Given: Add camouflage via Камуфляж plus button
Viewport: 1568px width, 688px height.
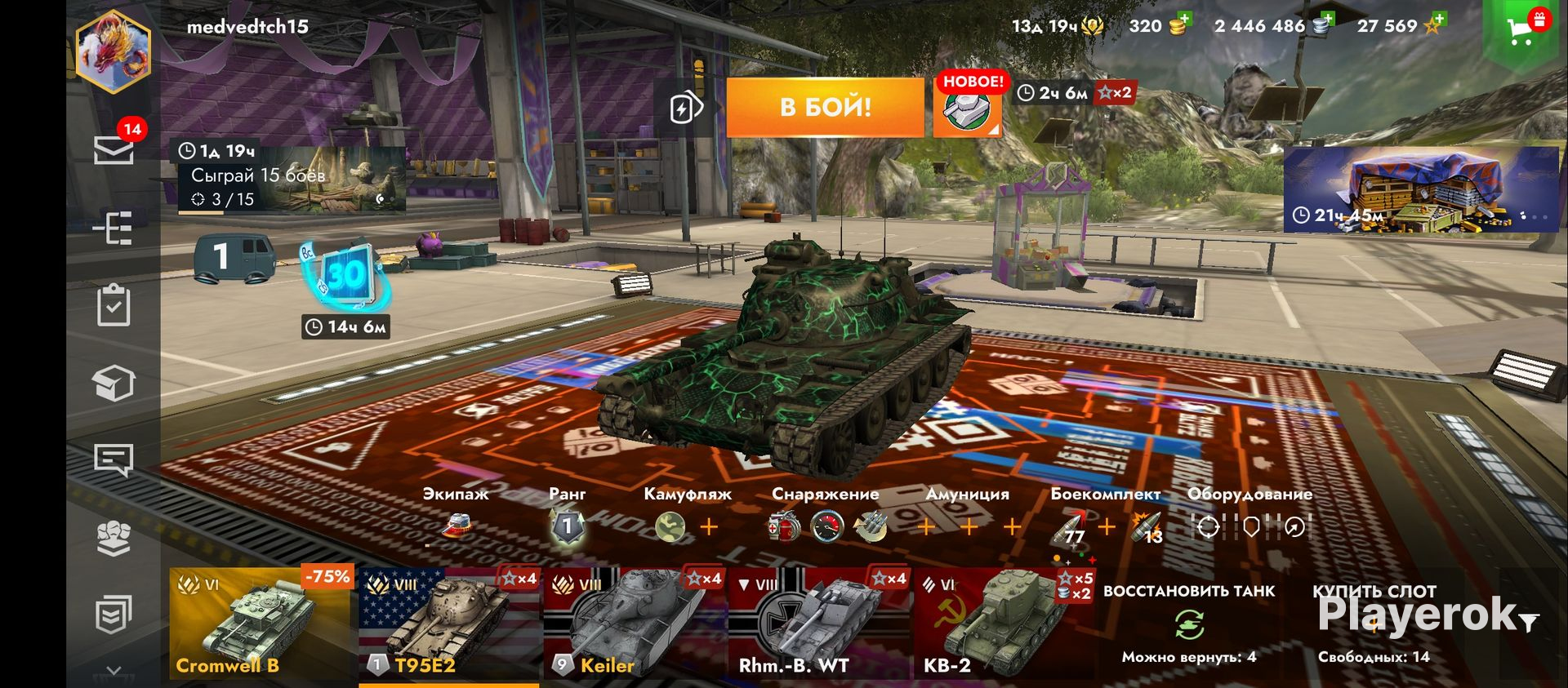Looking at the screenshot, I should [x=709, y=527].
